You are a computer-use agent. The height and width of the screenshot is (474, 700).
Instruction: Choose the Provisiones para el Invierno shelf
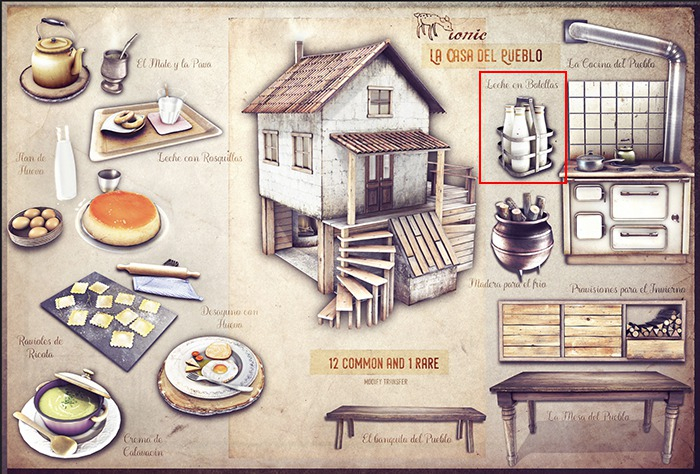[590, 329]
